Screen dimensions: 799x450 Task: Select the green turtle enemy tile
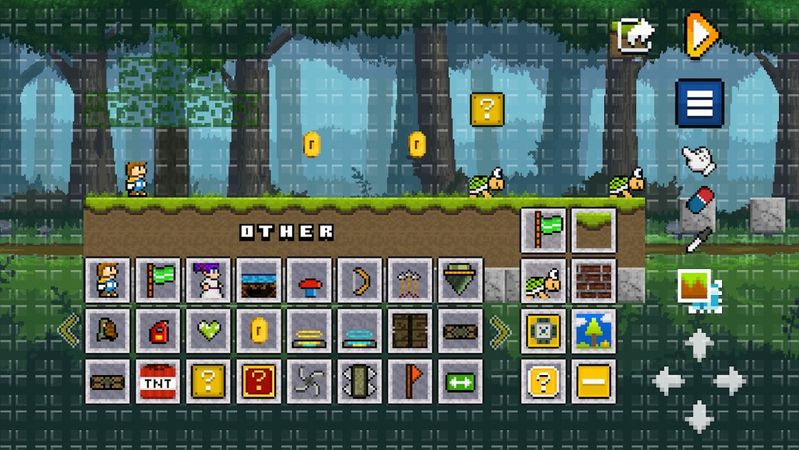[544, 281]
